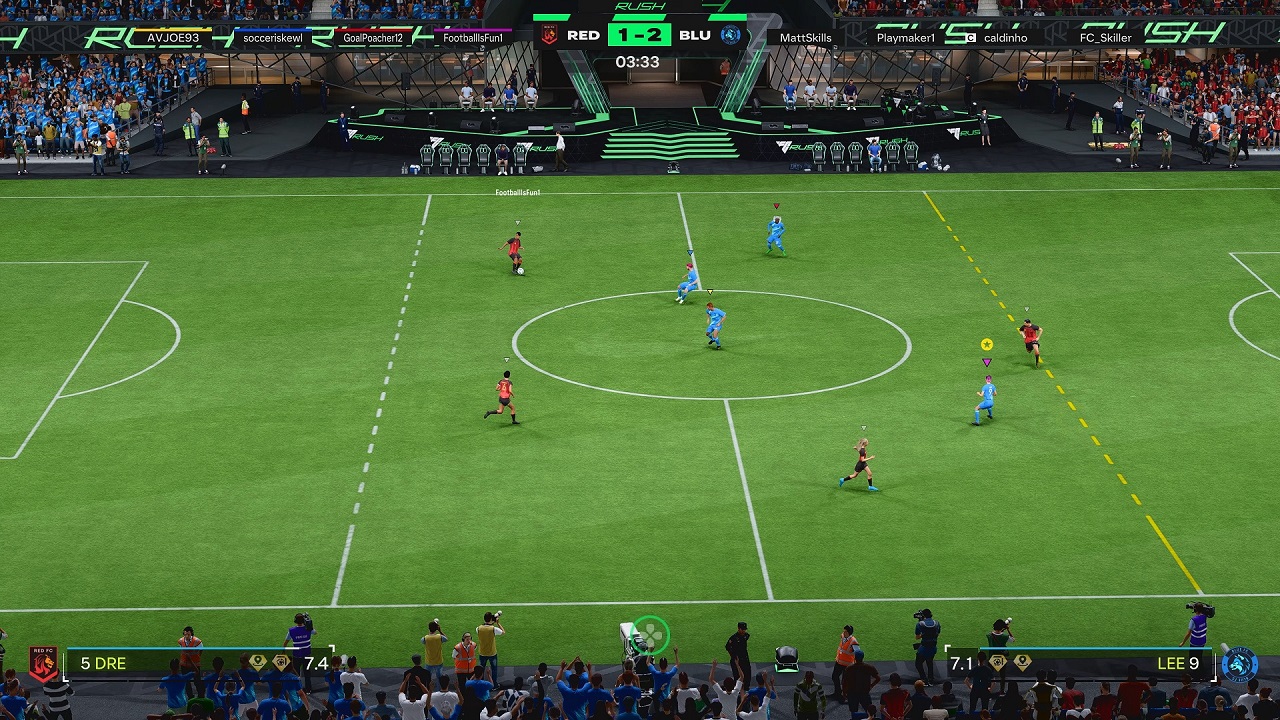Click the FC_Skiller player name tag
Screen dimensions: 1280x720
tap(1105, 38)
